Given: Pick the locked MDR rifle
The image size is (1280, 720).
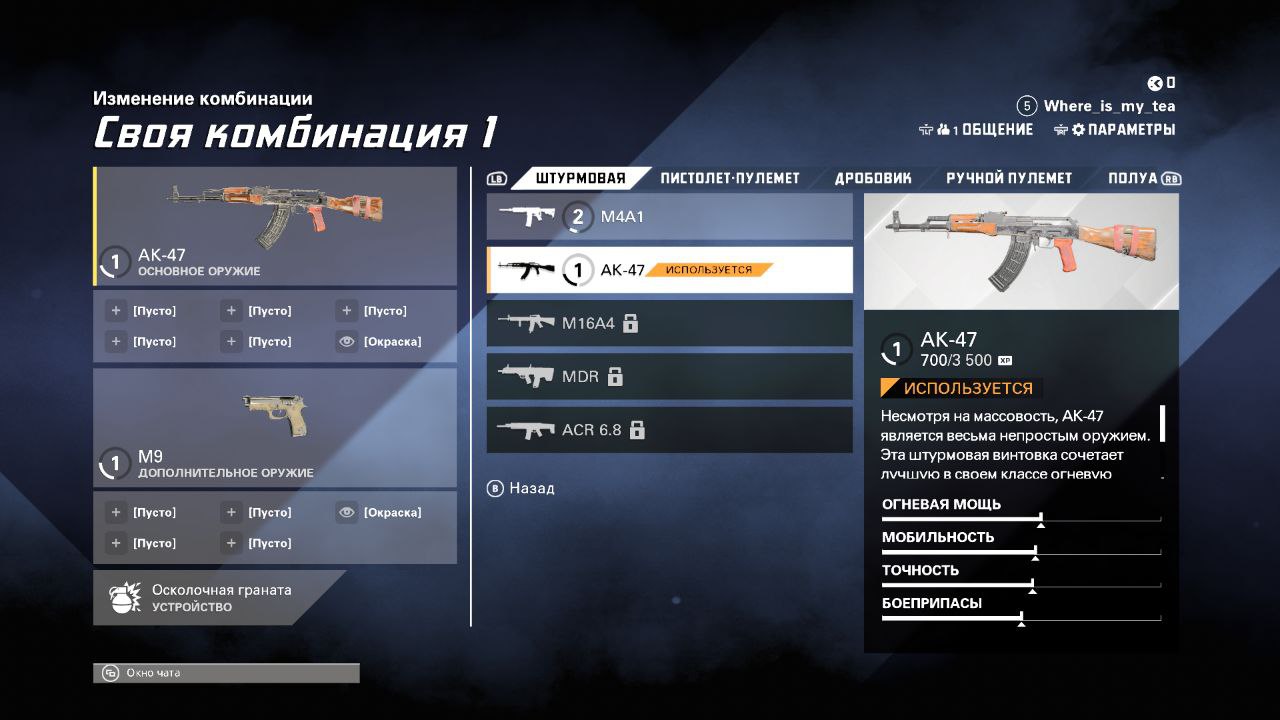Looking at the screenshot, I should point(669,376).
